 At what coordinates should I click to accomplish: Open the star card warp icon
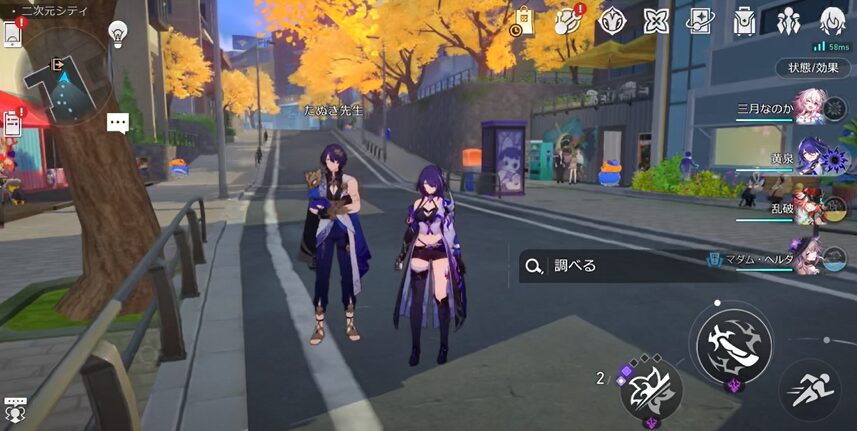click(x=699, y=21)
